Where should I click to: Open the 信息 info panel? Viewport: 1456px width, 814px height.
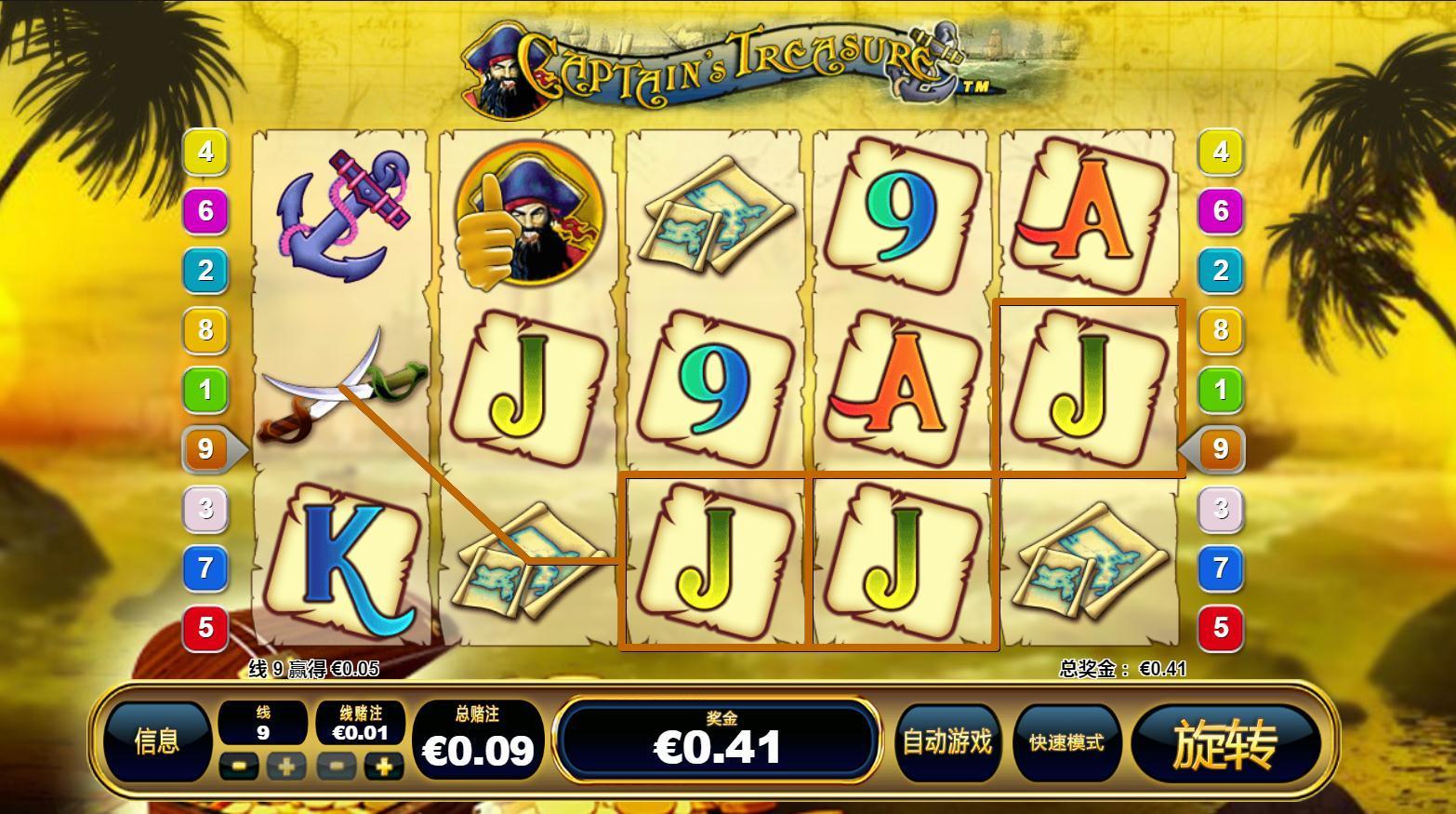tap(156, 741)
